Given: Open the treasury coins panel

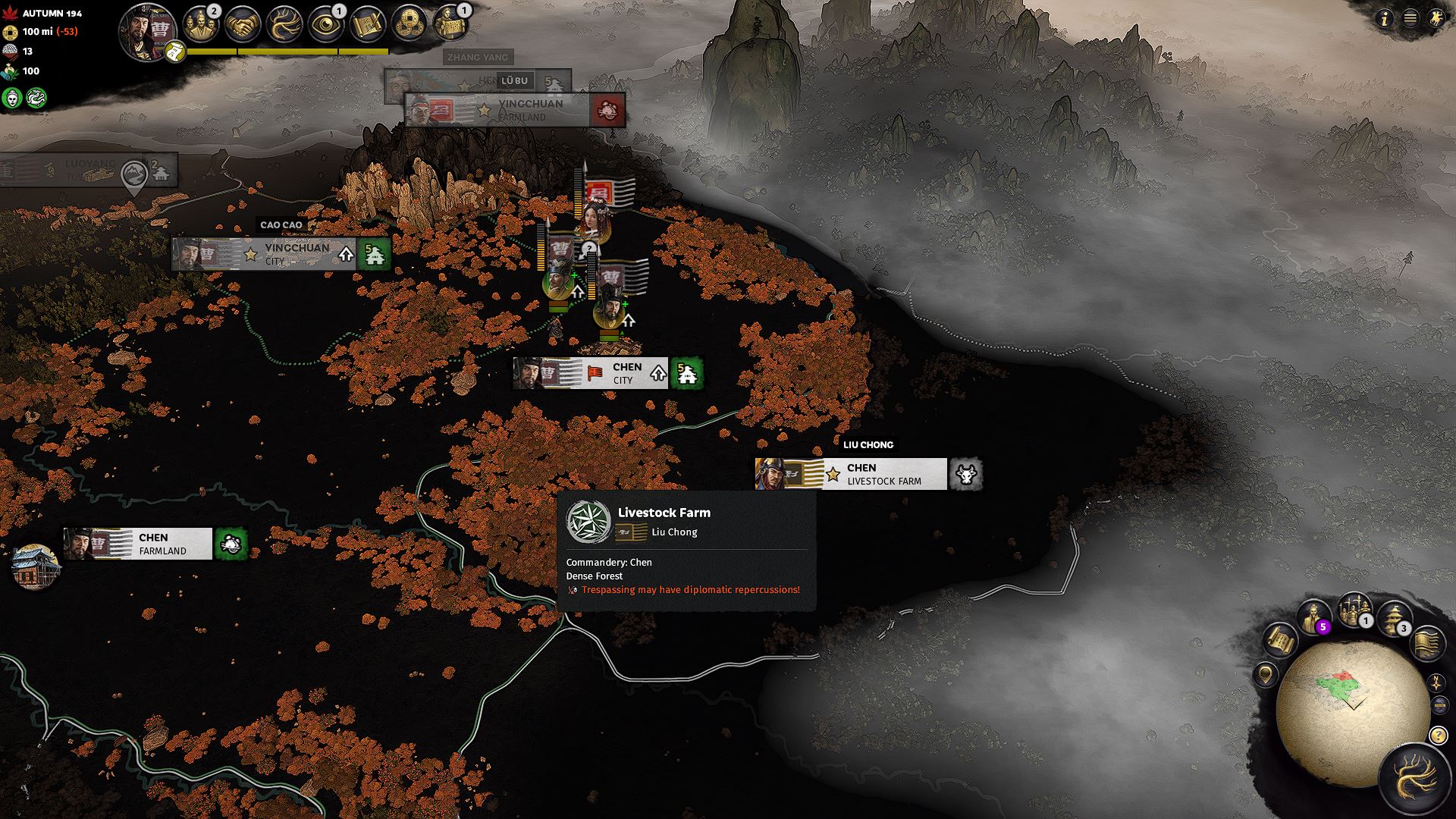Looking at the screenshot, I should tap(410, 24).
